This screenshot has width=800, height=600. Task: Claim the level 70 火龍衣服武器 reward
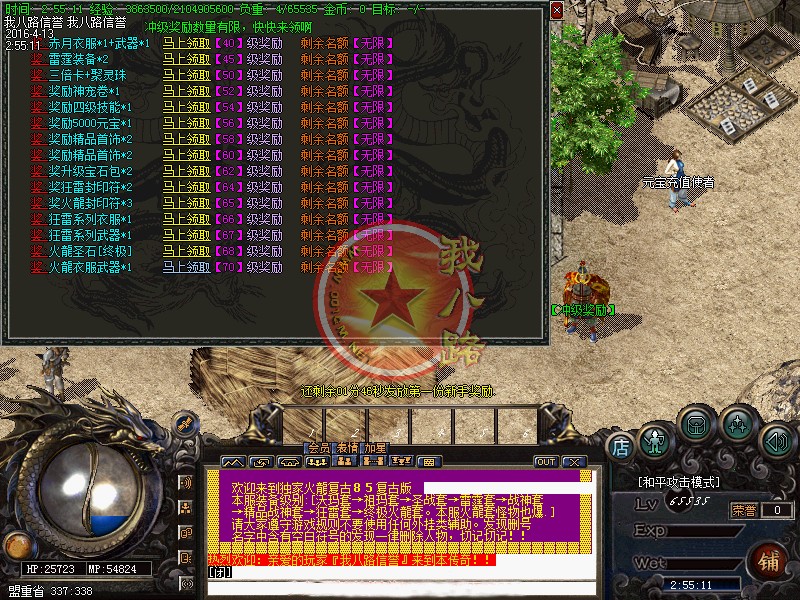186,267
